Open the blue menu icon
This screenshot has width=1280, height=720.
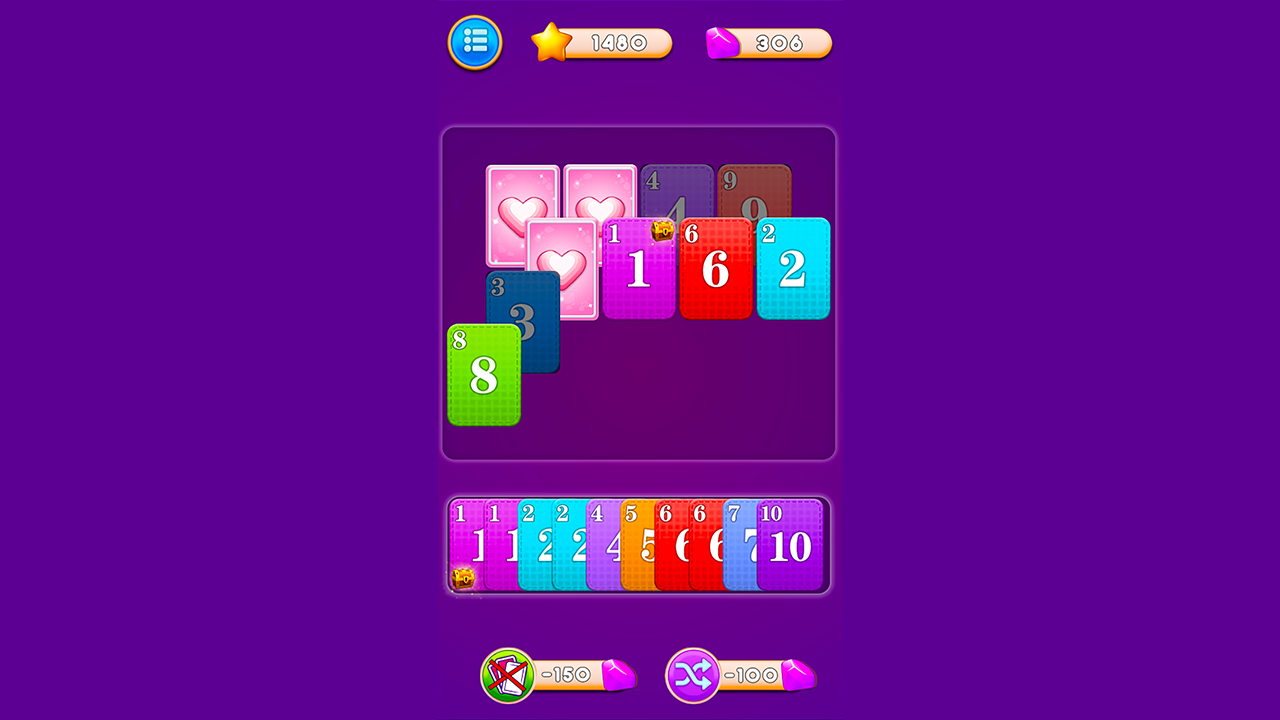(x=474, y=43)
